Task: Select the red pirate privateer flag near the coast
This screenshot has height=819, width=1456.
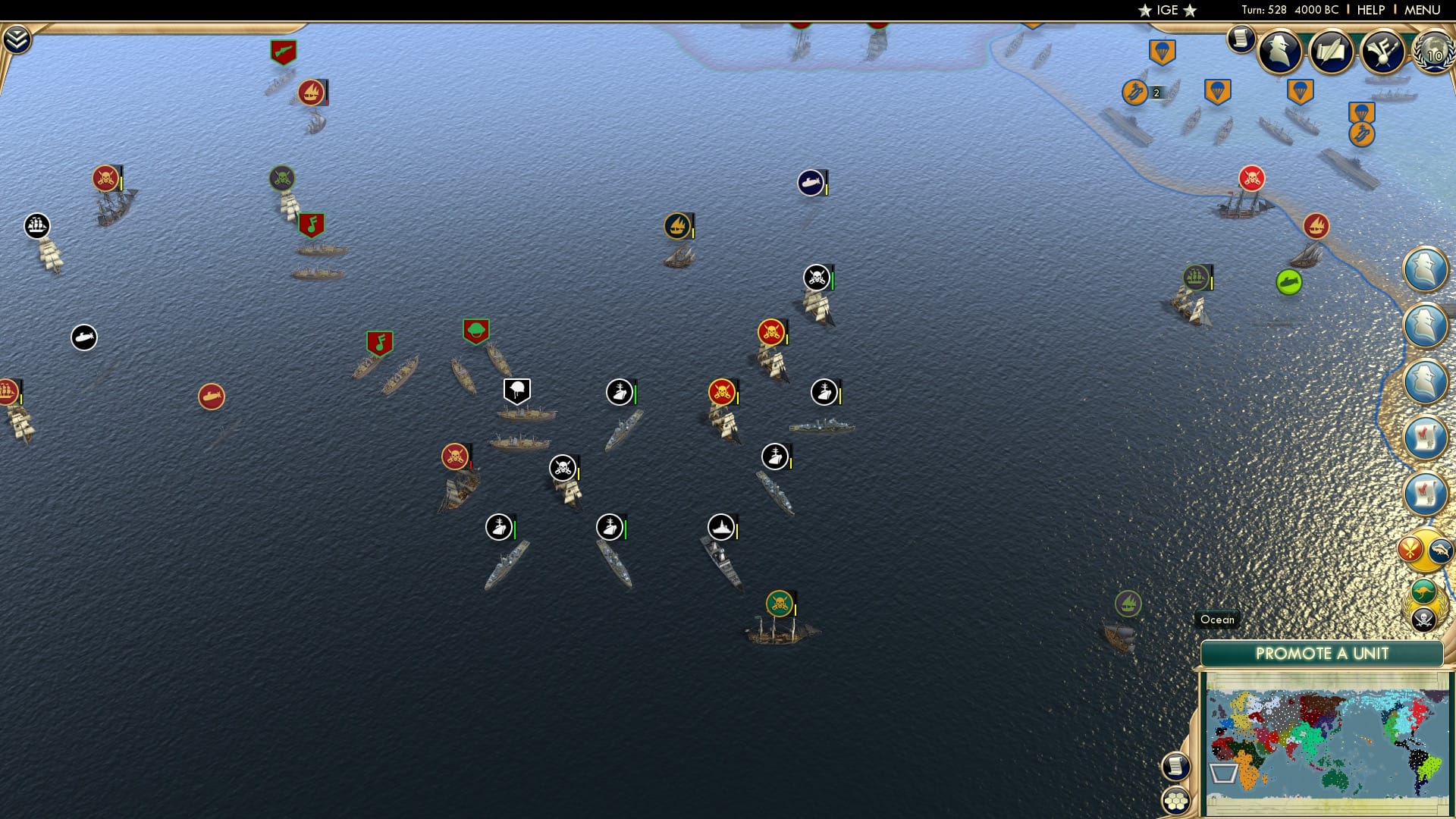Action: click(x=1252, y=177)
